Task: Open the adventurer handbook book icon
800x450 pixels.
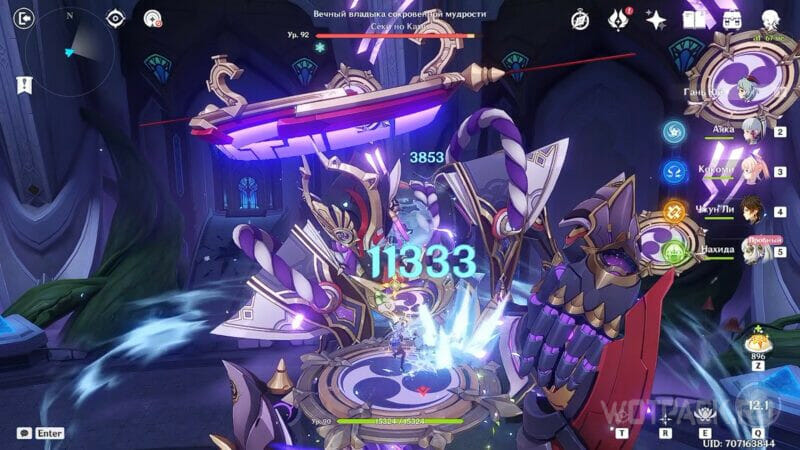Action: 694,19
